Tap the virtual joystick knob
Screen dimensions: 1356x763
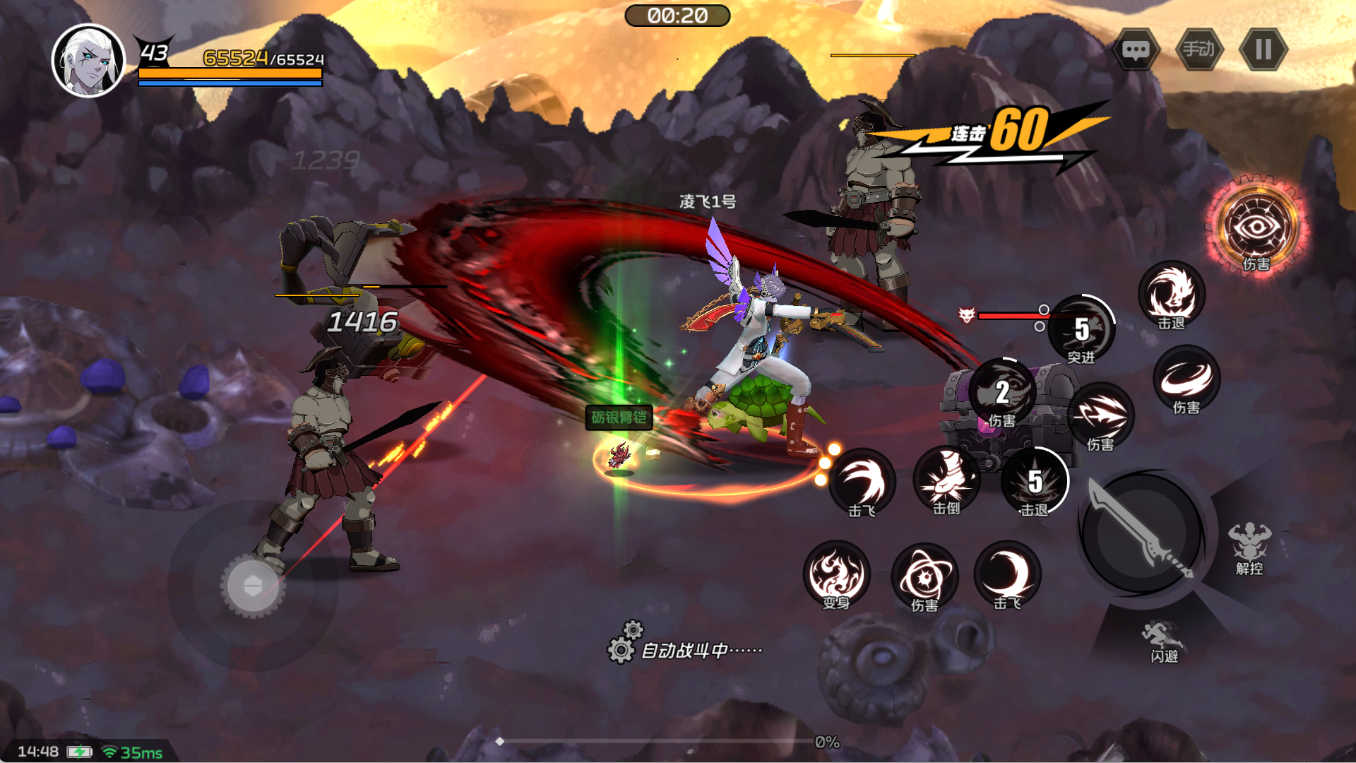[x=253, y=586]
